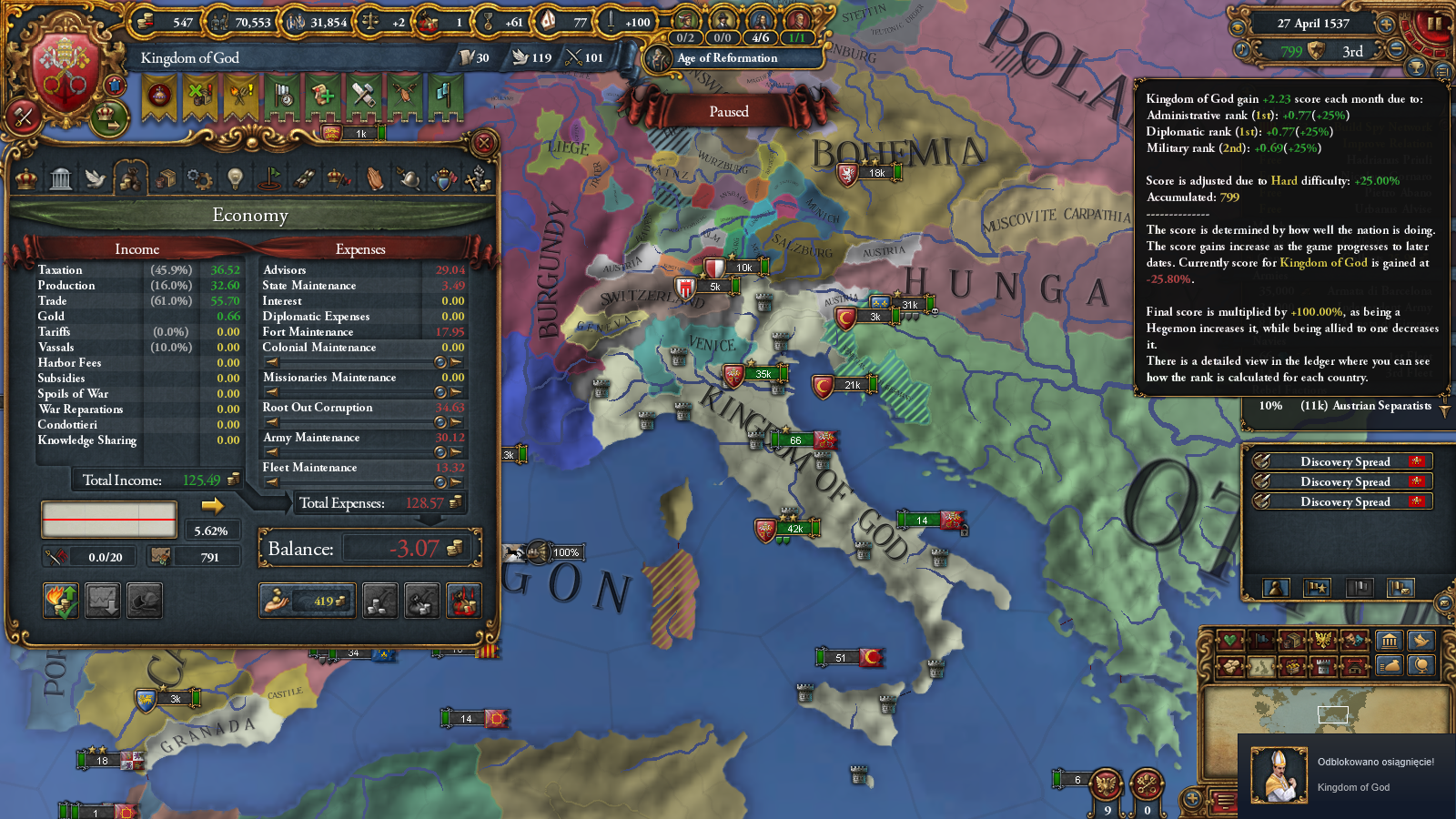This screenshot has height=819, width=1456.
Task: Open the Technology tab with the gears icon
Action: [x=199, y=178]
